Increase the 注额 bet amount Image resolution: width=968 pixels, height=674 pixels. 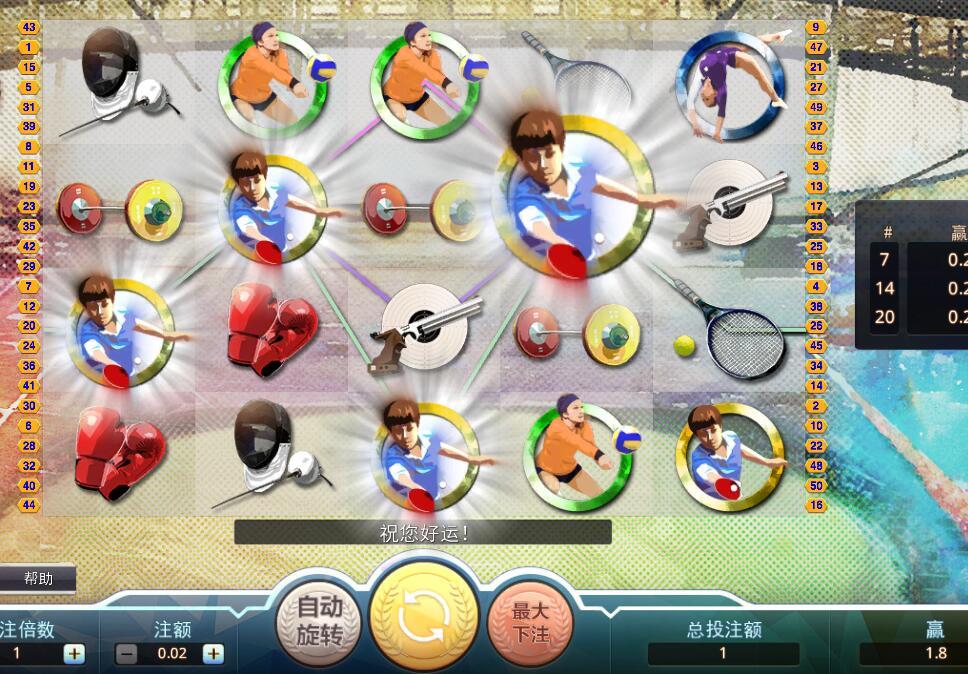pos(213,654)
